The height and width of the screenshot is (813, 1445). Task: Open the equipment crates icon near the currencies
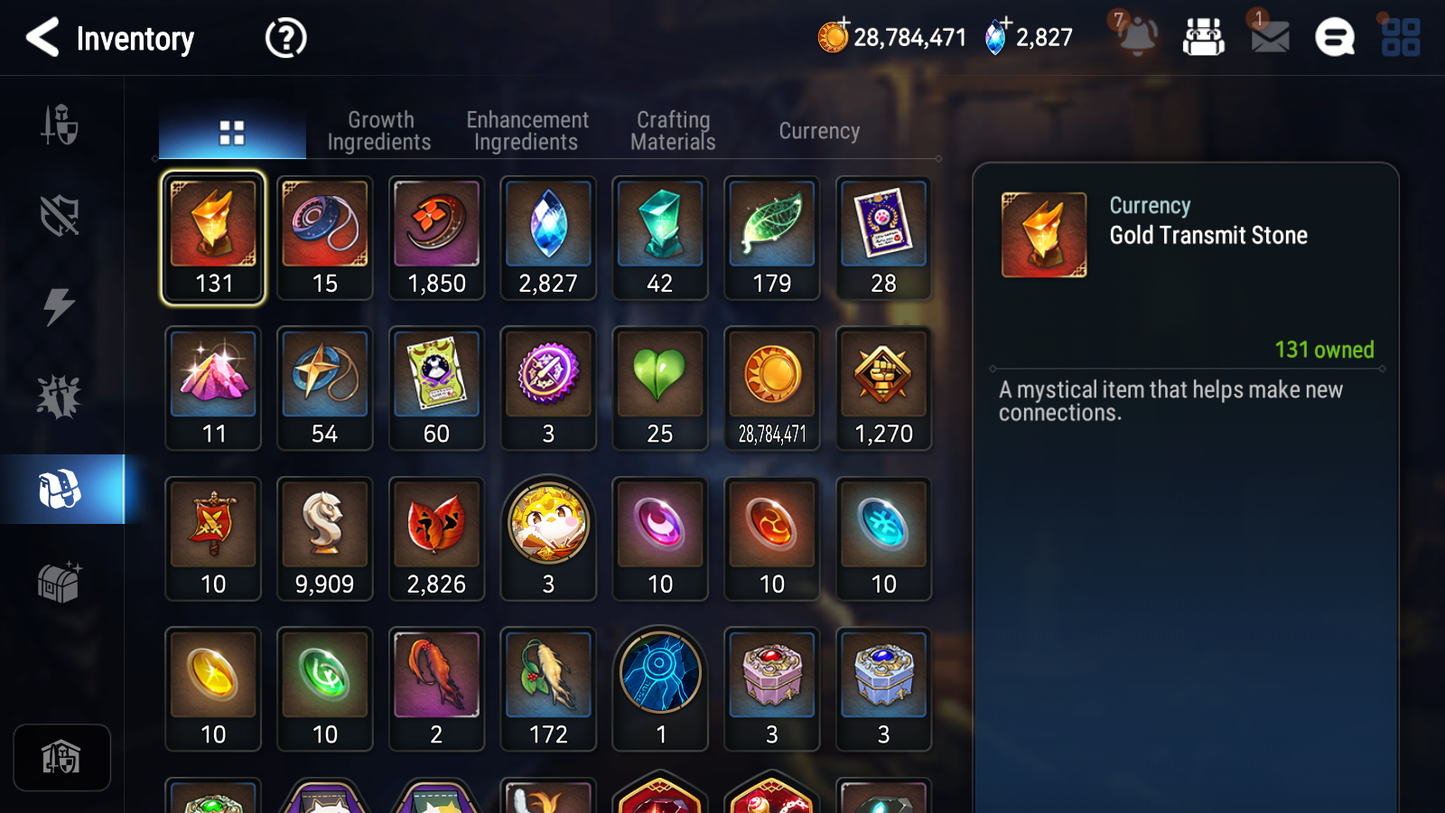tap(1203, 36)
